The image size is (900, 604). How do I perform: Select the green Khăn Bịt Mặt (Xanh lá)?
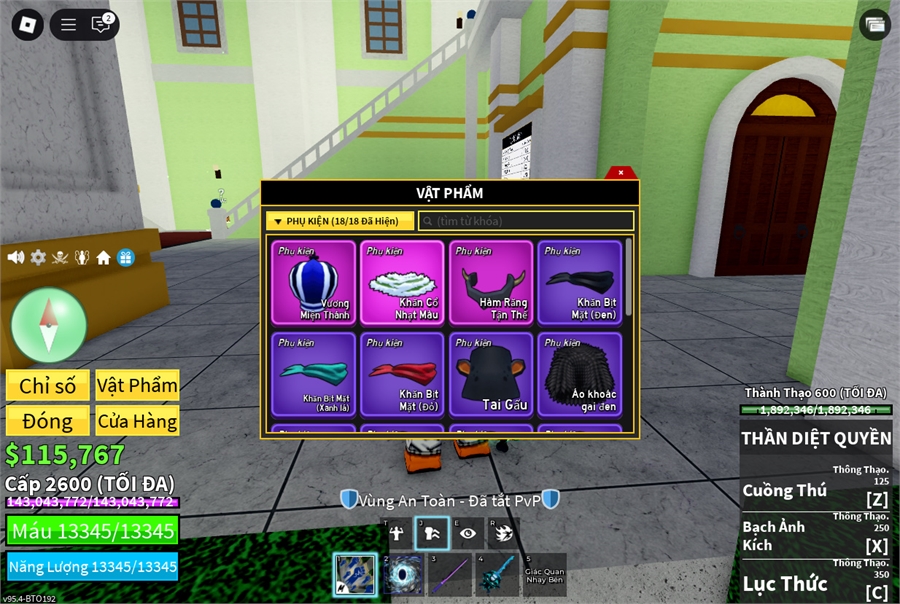coord(313,374)
